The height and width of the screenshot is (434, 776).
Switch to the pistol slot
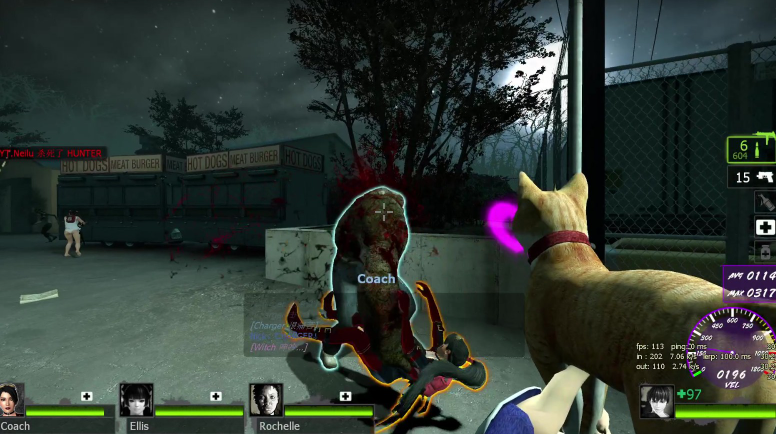752,178
